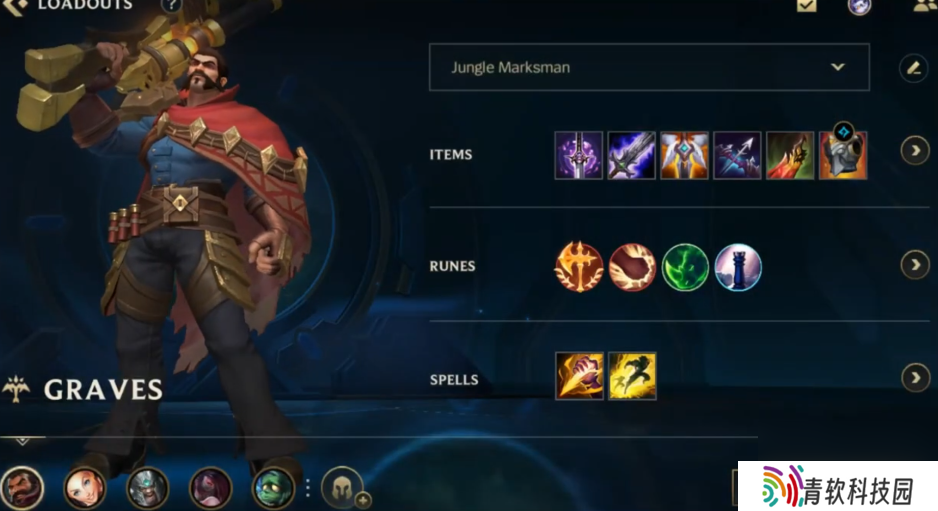Select the bow and arrow item slot
The image size is (938, 511).
(737, 155)
